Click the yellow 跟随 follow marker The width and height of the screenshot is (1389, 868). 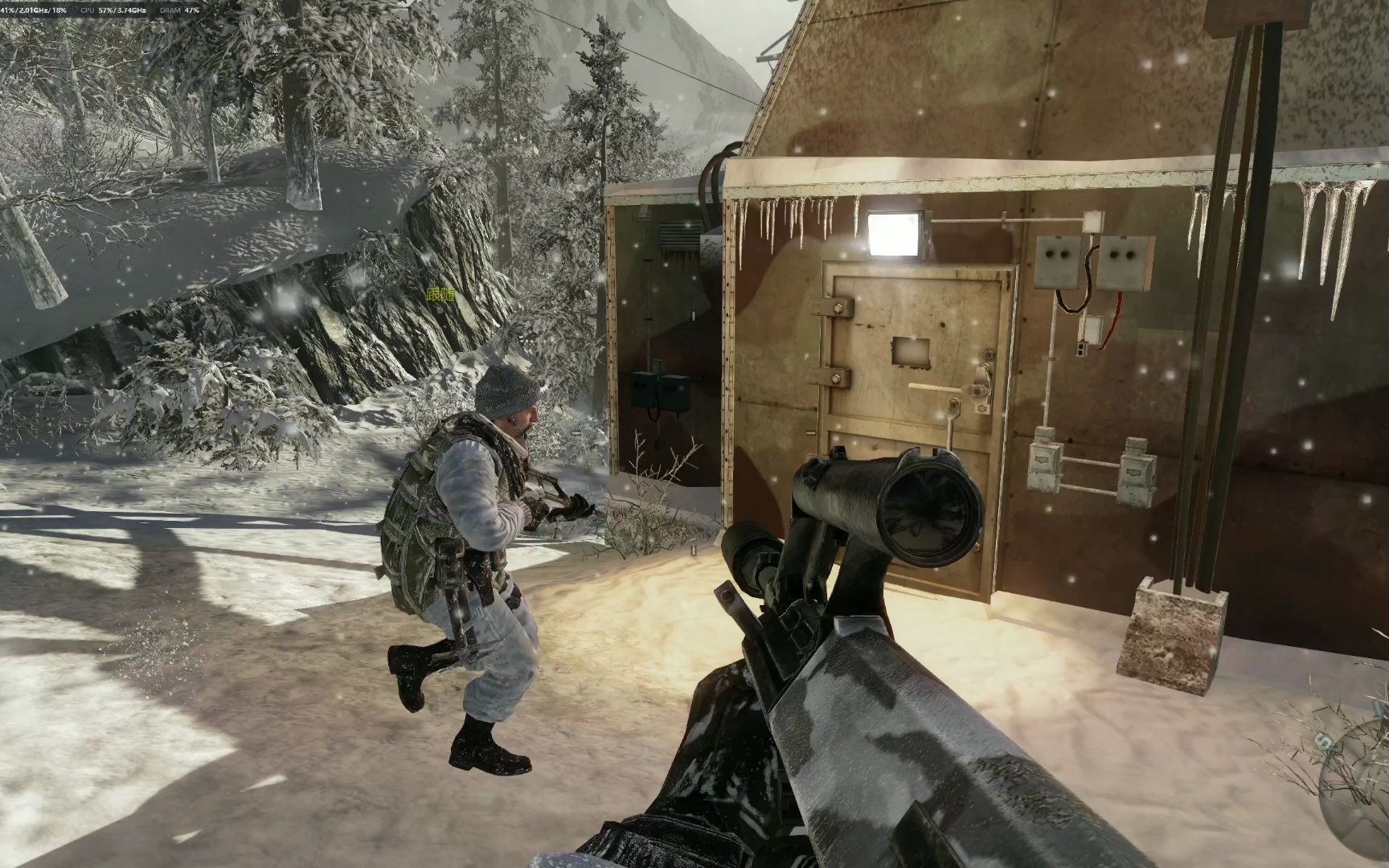coord(440,295)
